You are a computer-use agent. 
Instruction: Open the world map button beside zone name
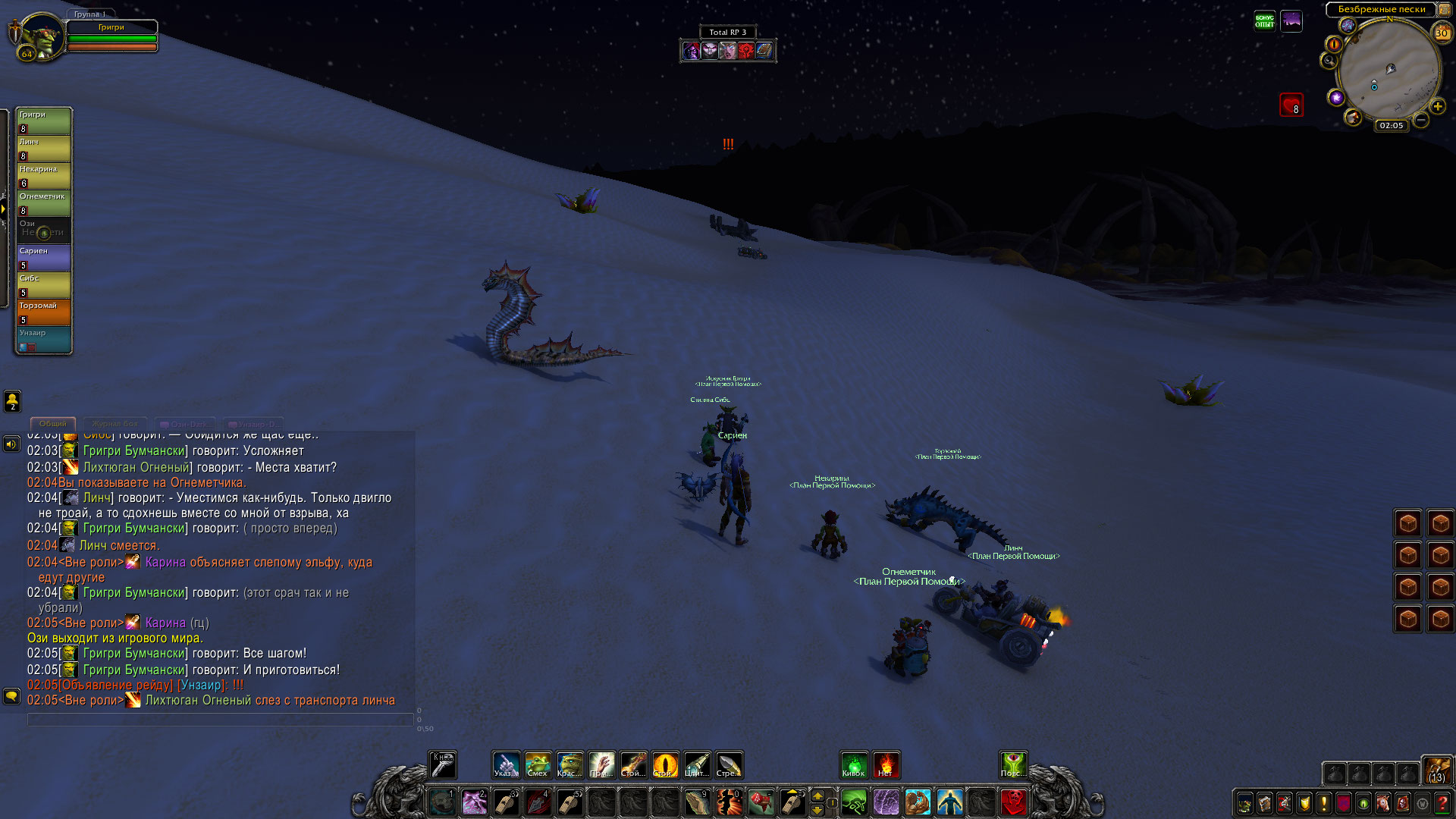[x=1444, y=10]
